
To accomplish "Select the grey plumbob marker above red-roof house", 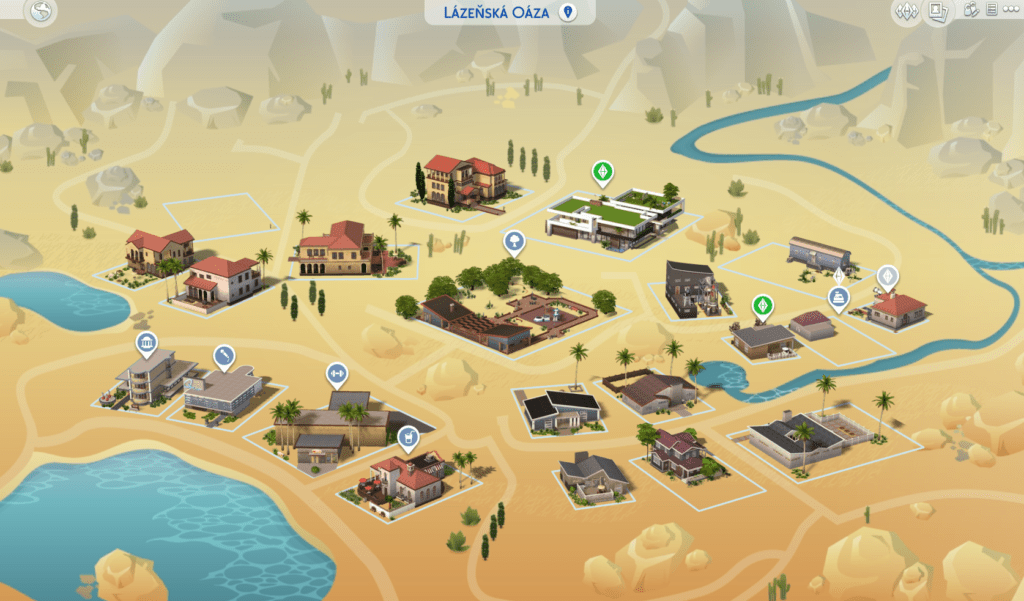I will coord(886,276).
